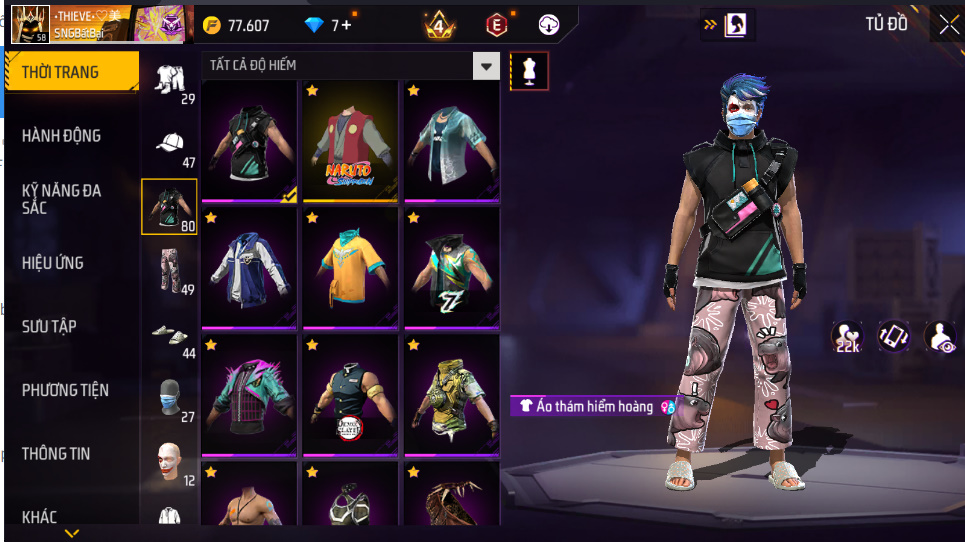The width and height of the screenshot is (965, 542).
Task: Switch to the Hành Động tab
Action: [62, 136]
